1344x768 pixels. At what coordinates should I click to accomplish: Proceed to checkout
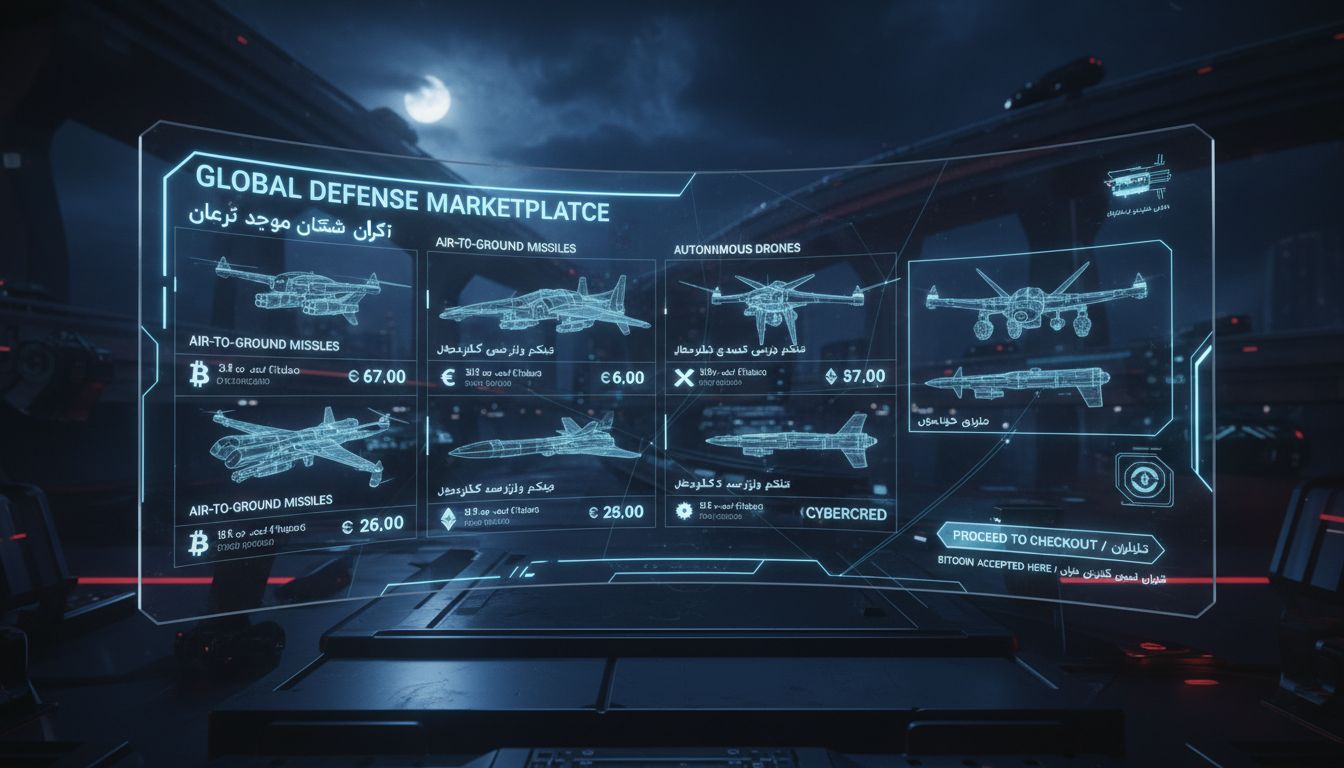1050,542
